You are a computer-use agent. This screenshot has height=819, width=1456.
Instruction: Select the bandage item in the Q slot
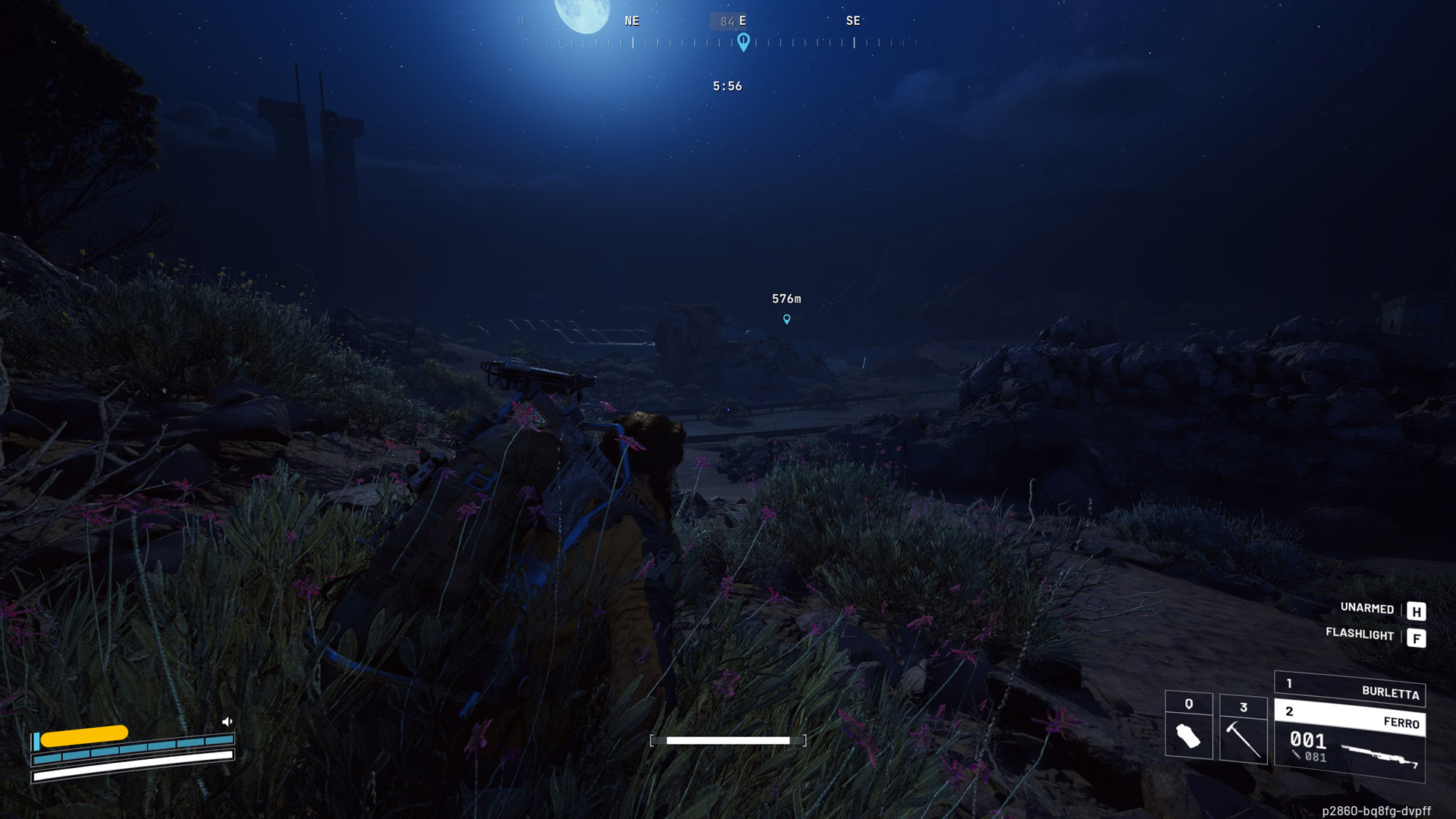[1188, 734]
